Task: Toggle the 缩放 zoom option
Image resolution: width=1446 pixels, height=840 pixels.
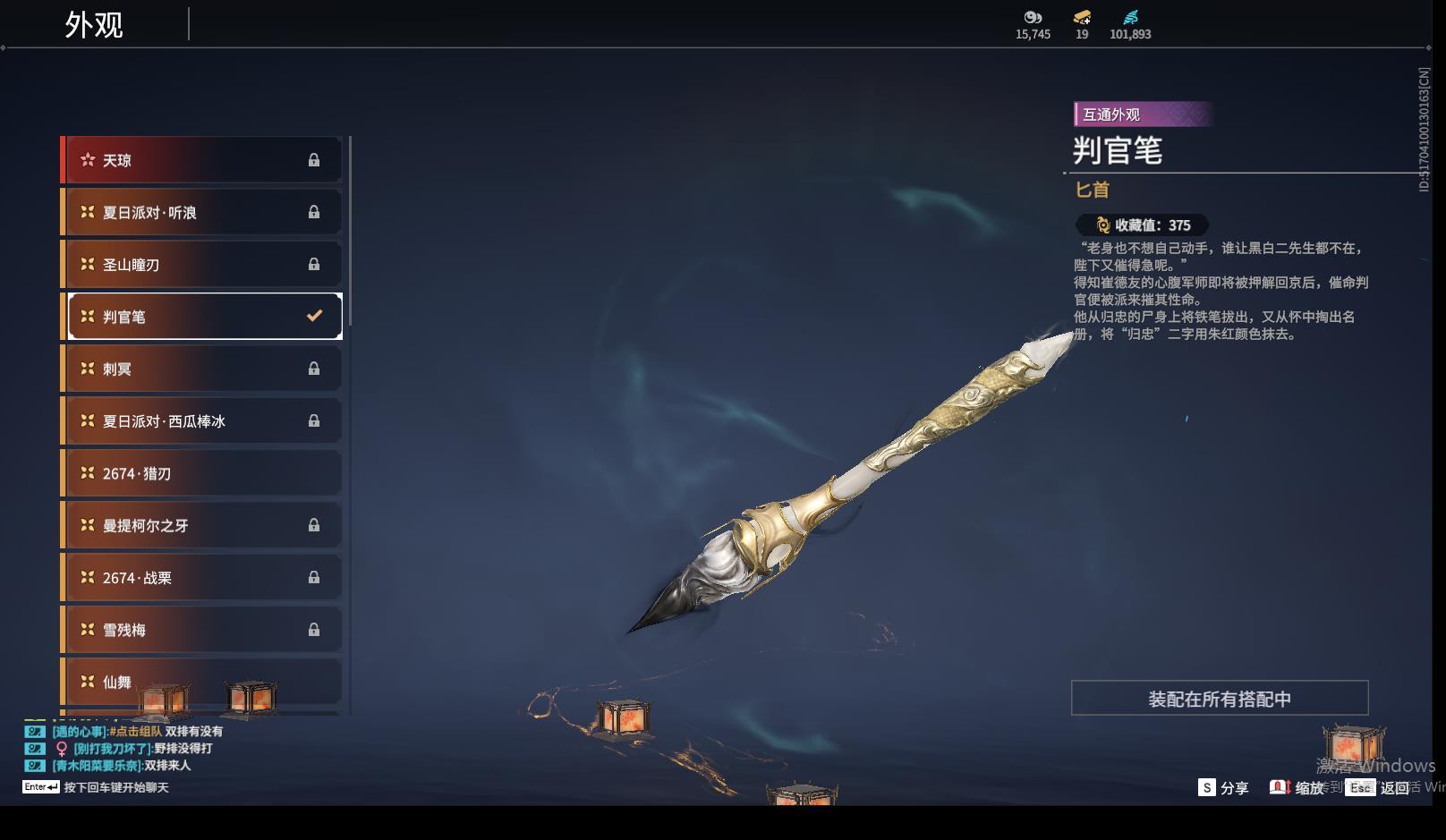Action: click(1297, 788)
